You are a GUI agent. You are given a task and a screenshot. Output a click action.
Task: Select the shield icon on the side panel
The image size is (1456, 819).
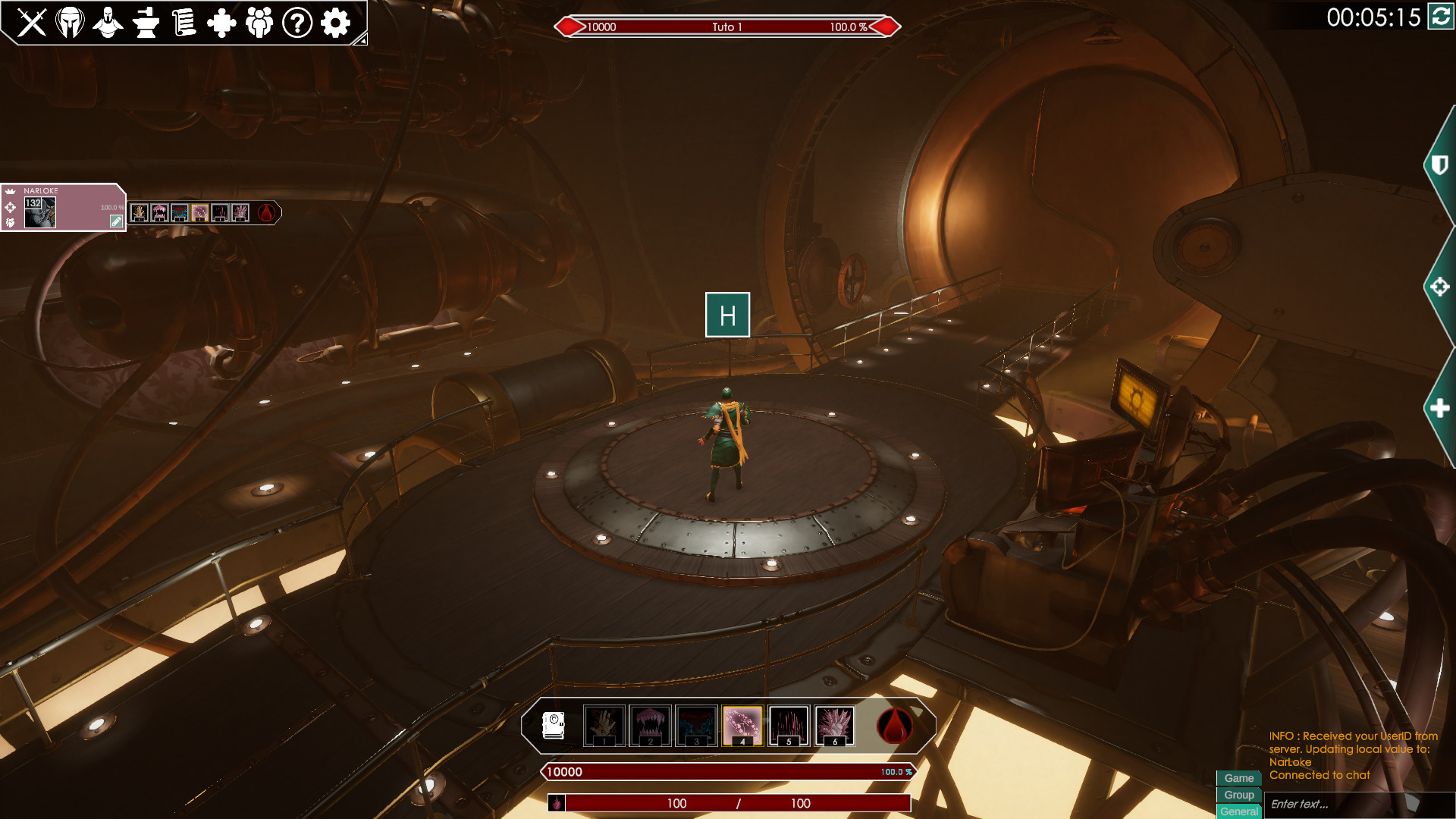click(x=1439, y=165)
